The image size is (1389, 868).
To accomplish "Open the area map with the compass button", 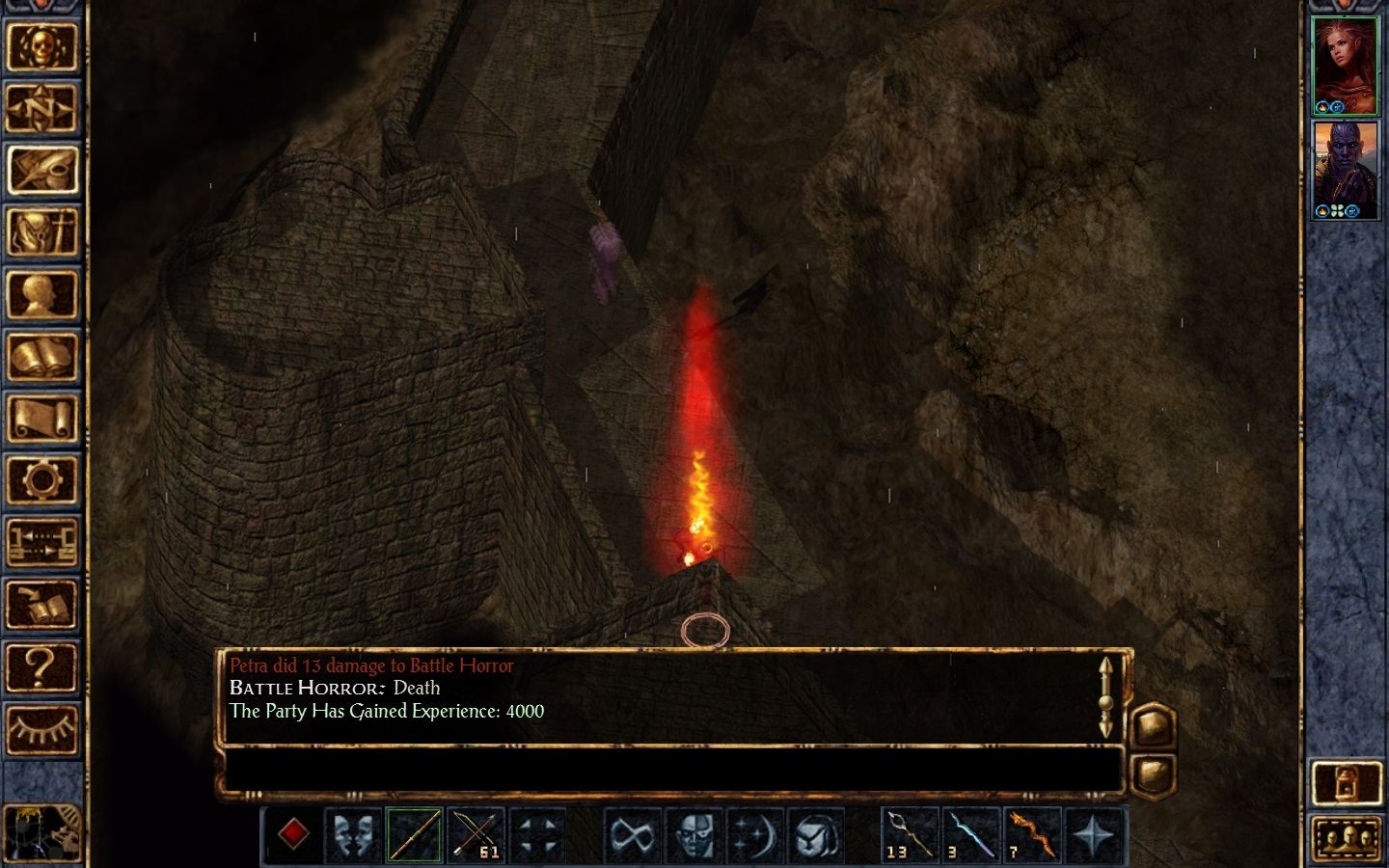I will click(x=41, y=108).
